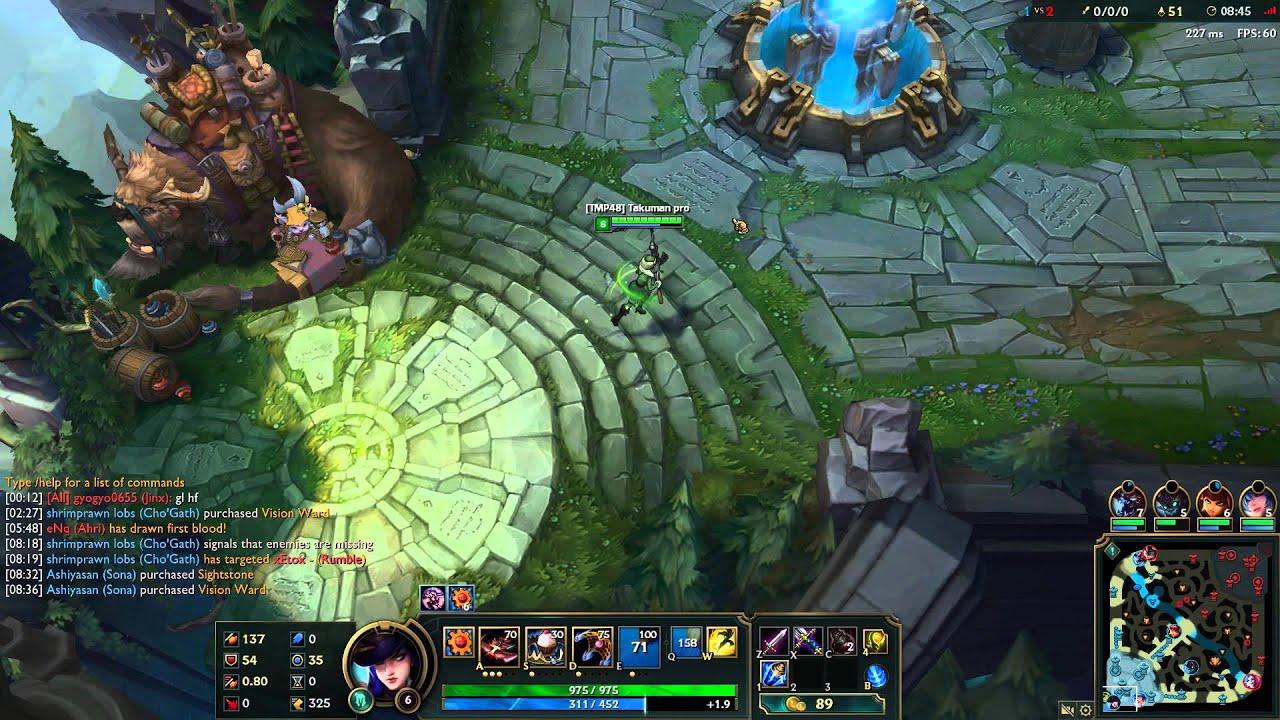Viewport: 1280px width, 720px height.
Task: Activate the blue Recall button
Action: pyautogui.click(x=875, y=676)
